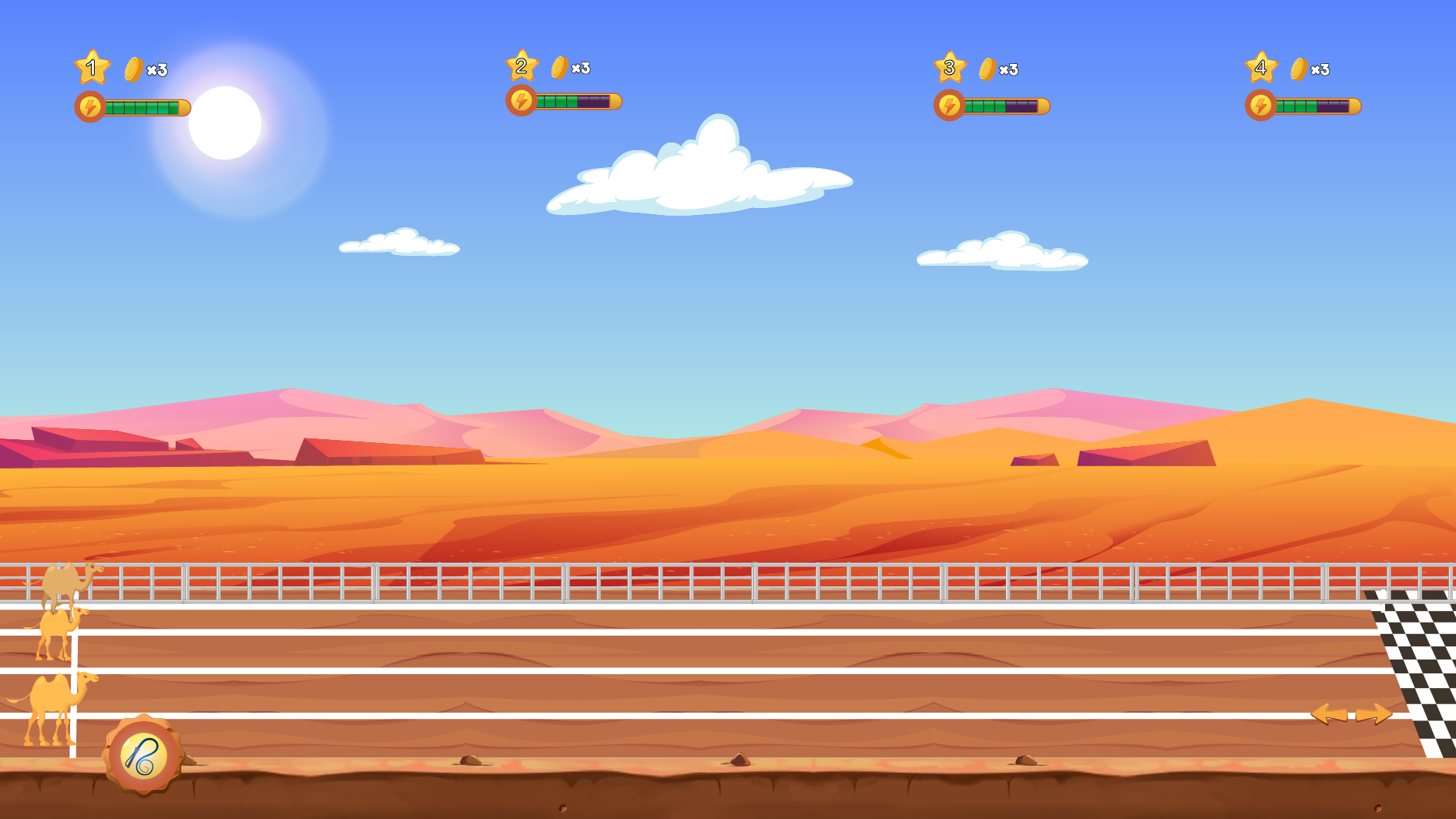Click Player 4's lightning stamina medallion
1456x819 pixels.
[1262, 104]
